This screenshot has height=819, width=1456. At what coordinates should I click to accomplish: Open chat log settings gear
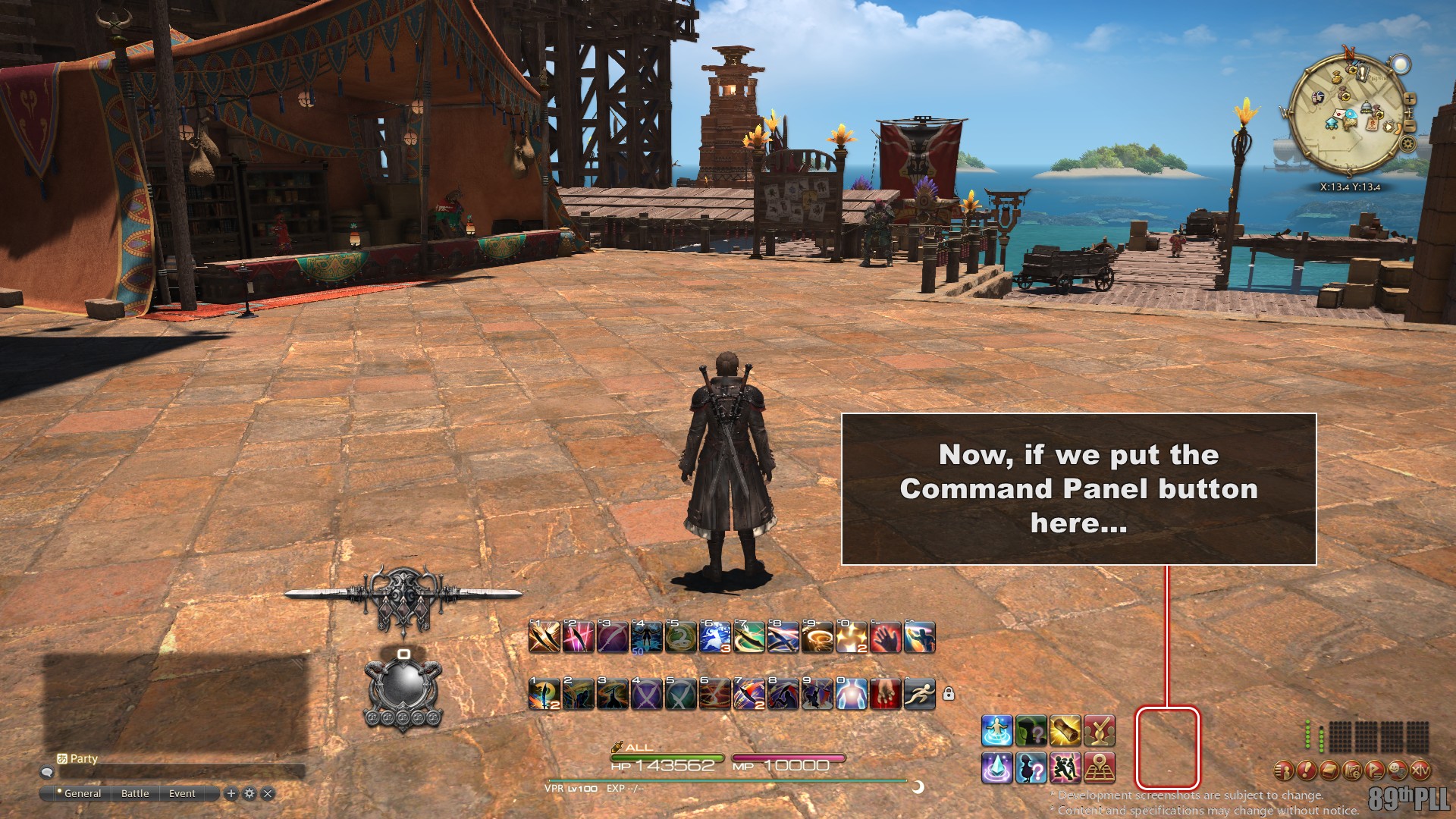coord(249,793)
